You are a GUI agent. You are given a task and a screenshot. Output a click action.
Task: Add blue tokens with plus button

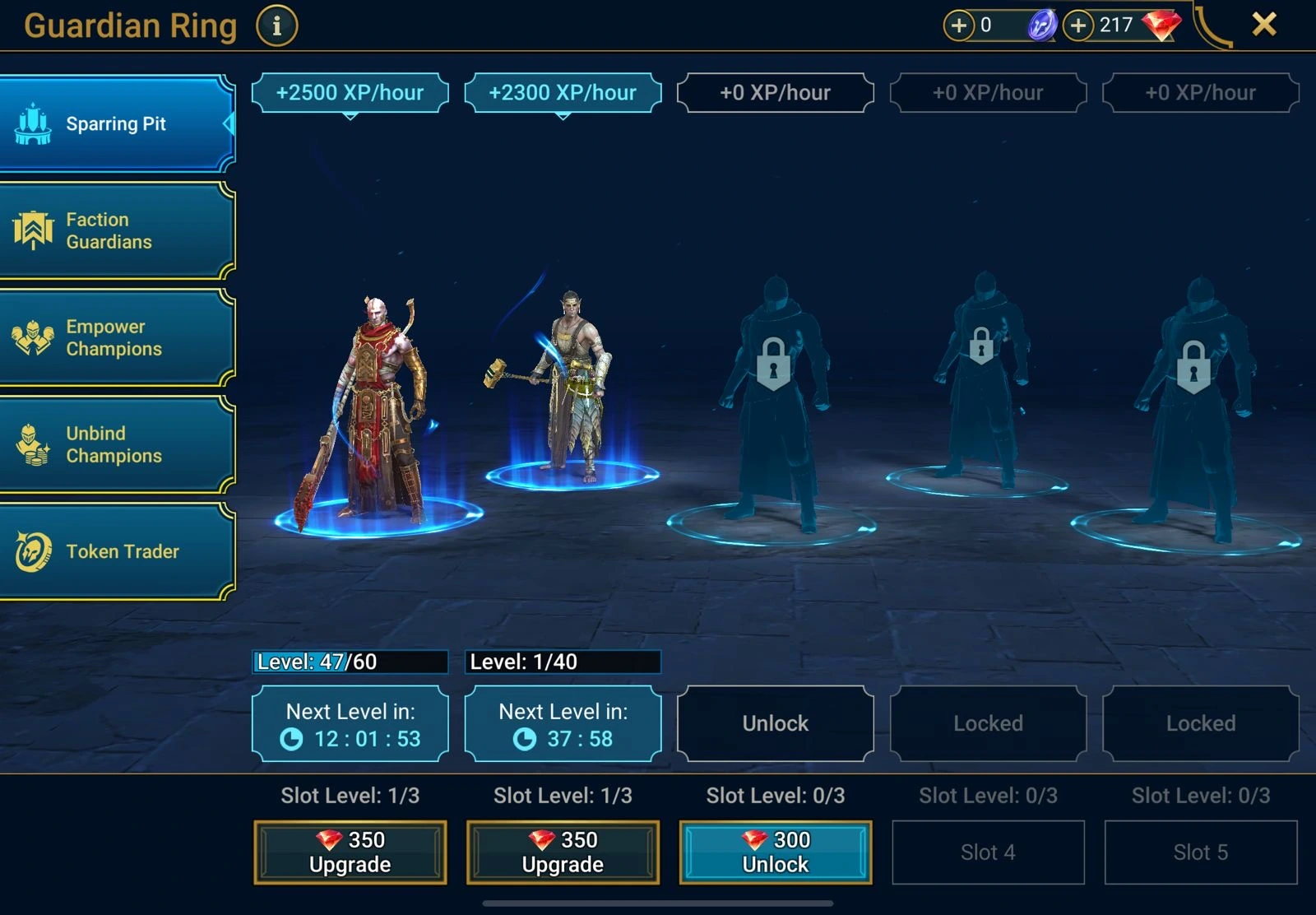click(x=958, y=26)
